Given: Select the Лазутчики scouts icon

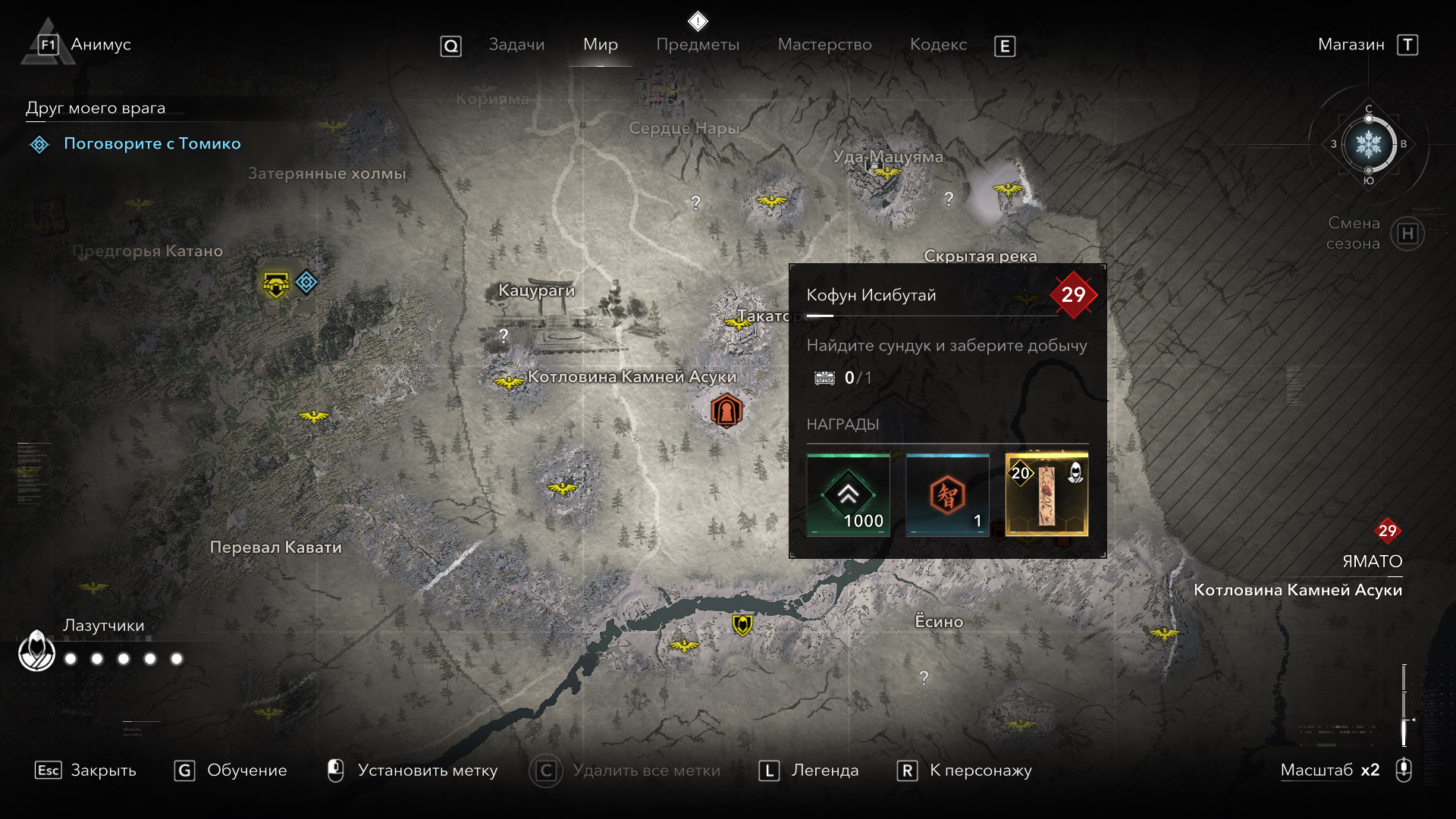Looking at the screenshot, I should coord(36,651).
